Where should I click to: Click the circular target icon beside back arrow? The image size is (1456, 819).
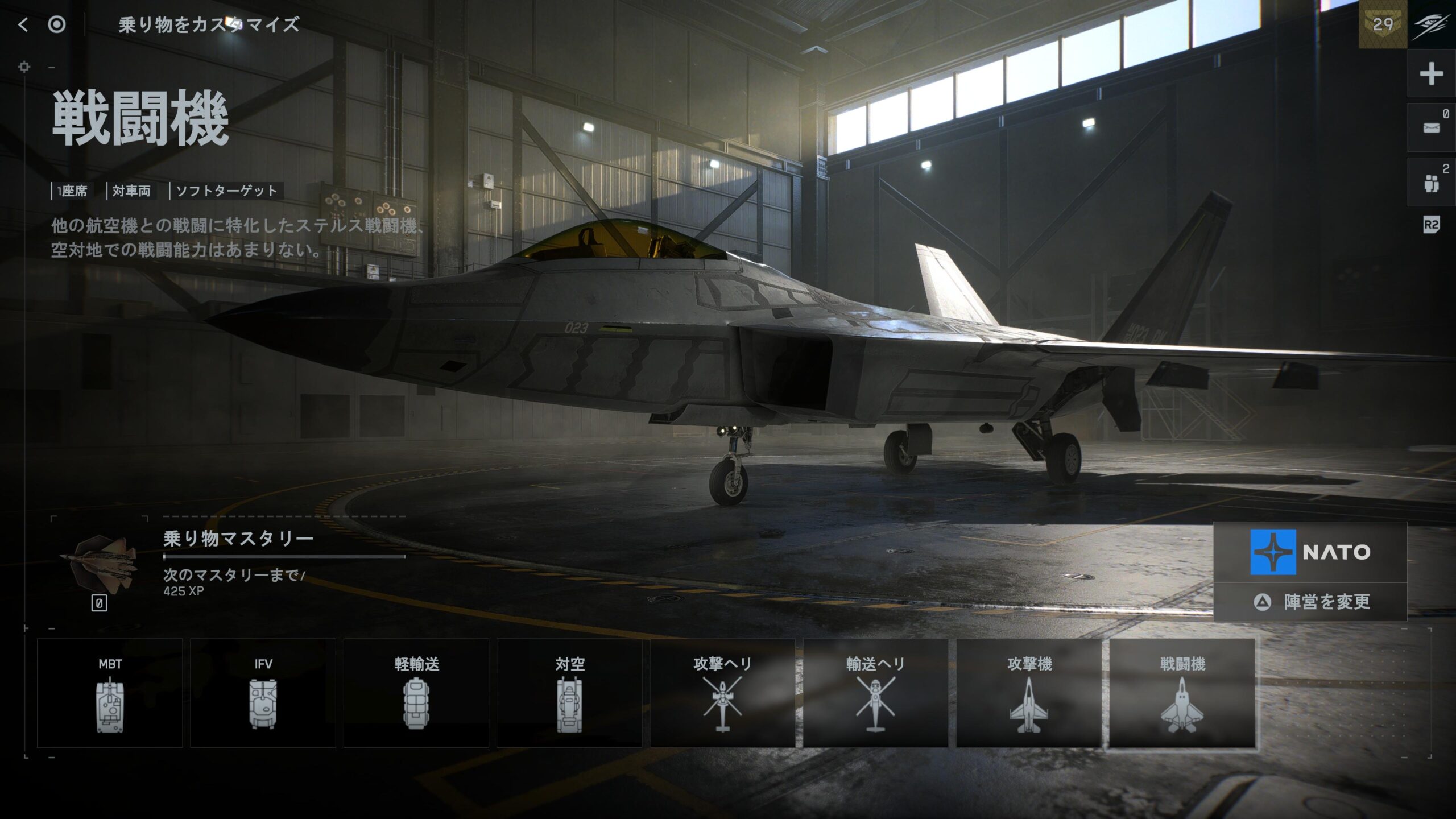tap(57, 24)
